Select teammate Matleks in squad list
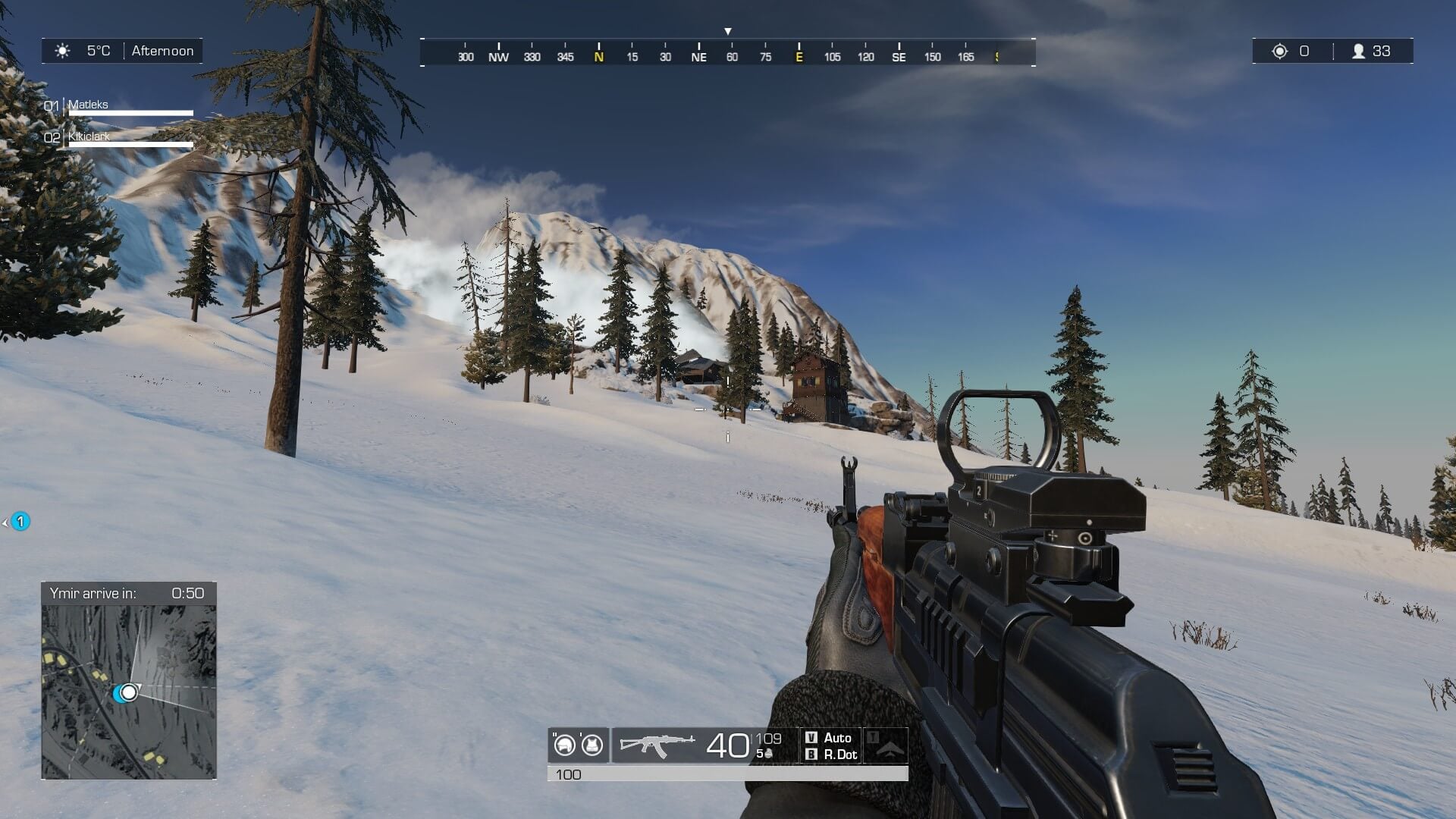 [88, 105]
